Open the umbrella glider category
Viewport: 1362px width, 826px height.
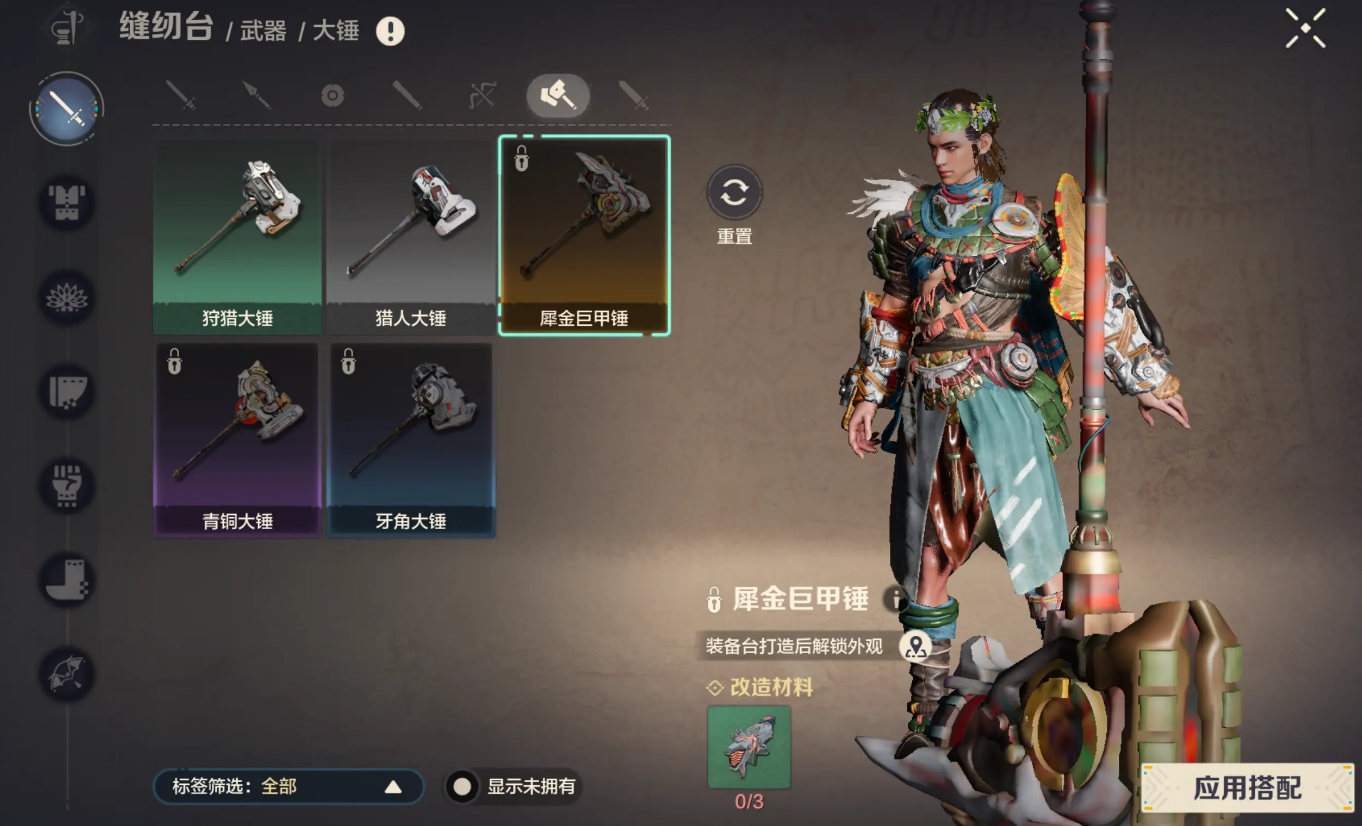(x=67, y=673)
